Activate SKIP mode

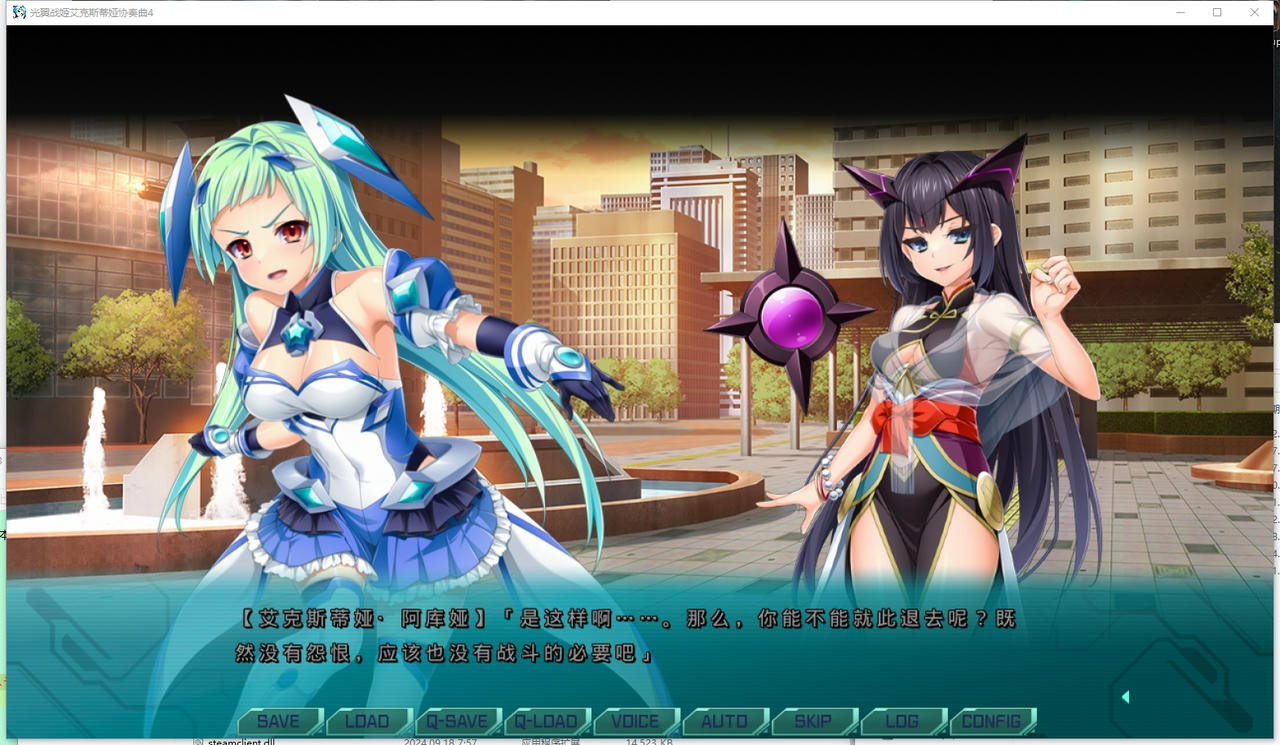(x=813, y=720)
